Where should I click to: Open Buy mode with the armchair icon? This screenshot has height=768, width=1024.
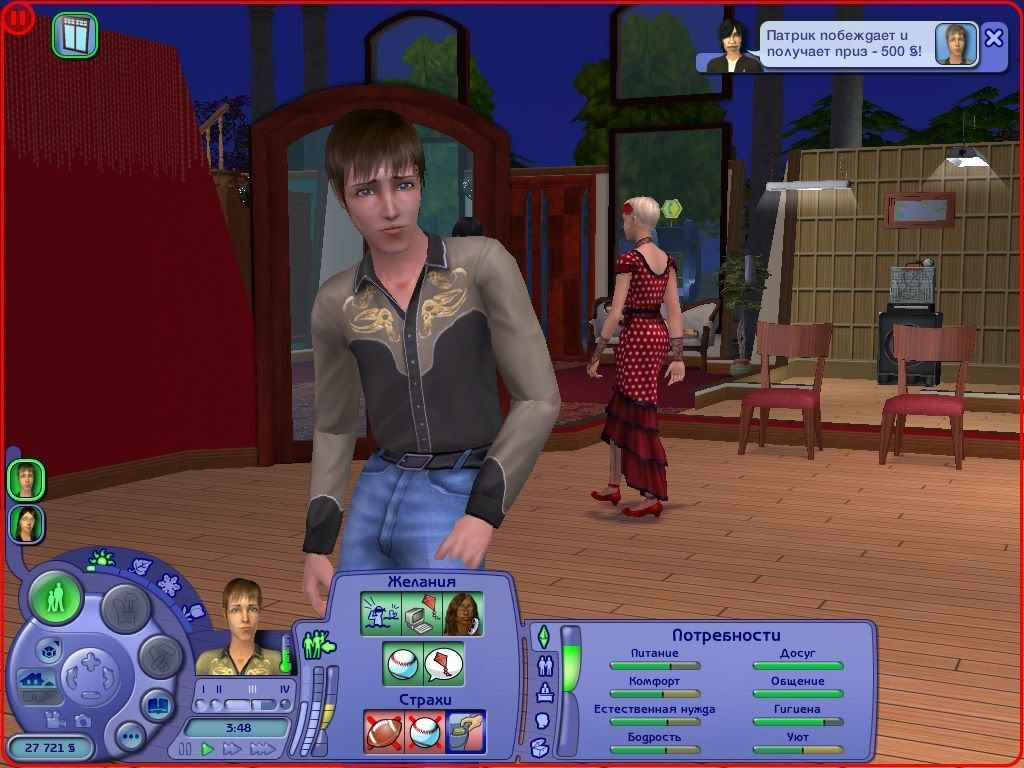tap(126, 607)
